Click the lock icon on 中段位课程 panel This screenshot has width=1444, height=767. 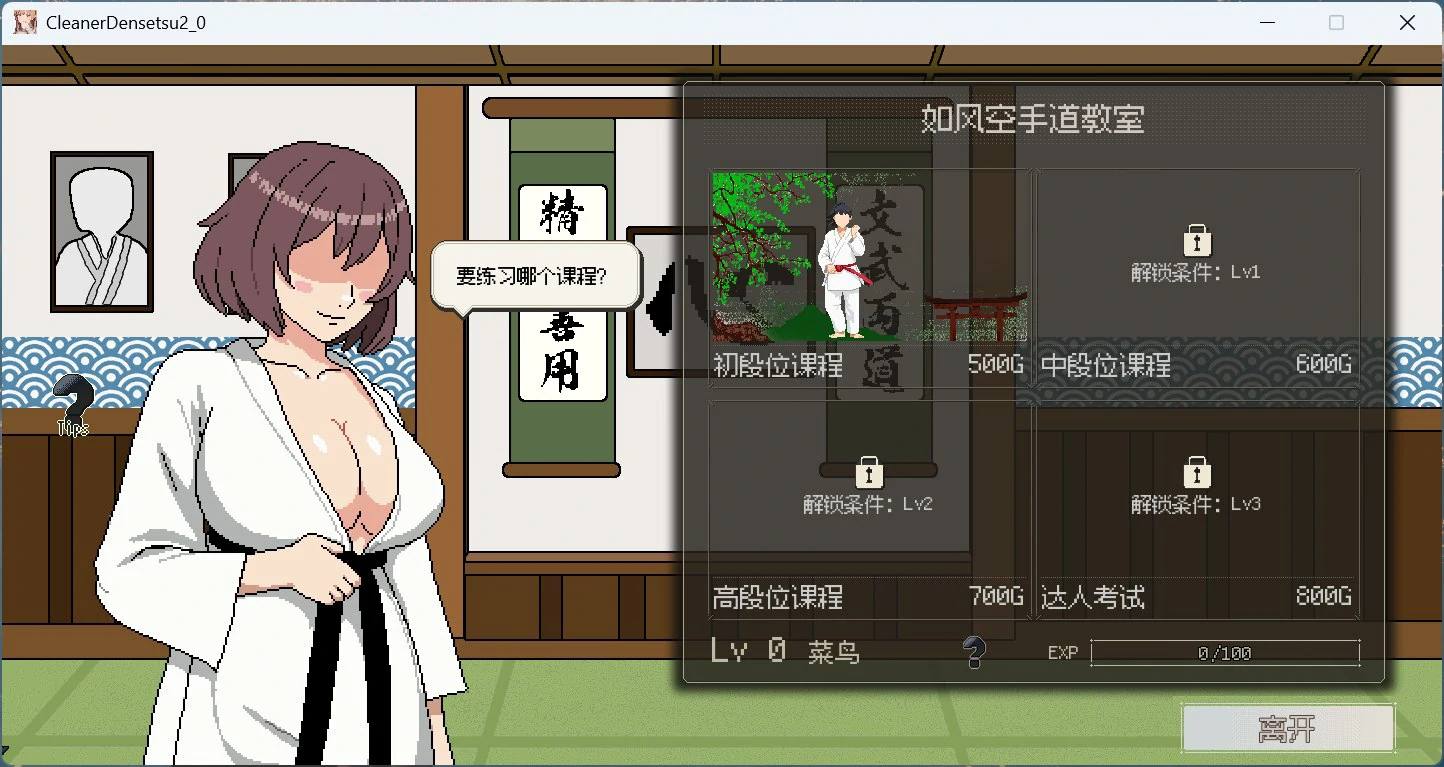(x=1196, y=238)
